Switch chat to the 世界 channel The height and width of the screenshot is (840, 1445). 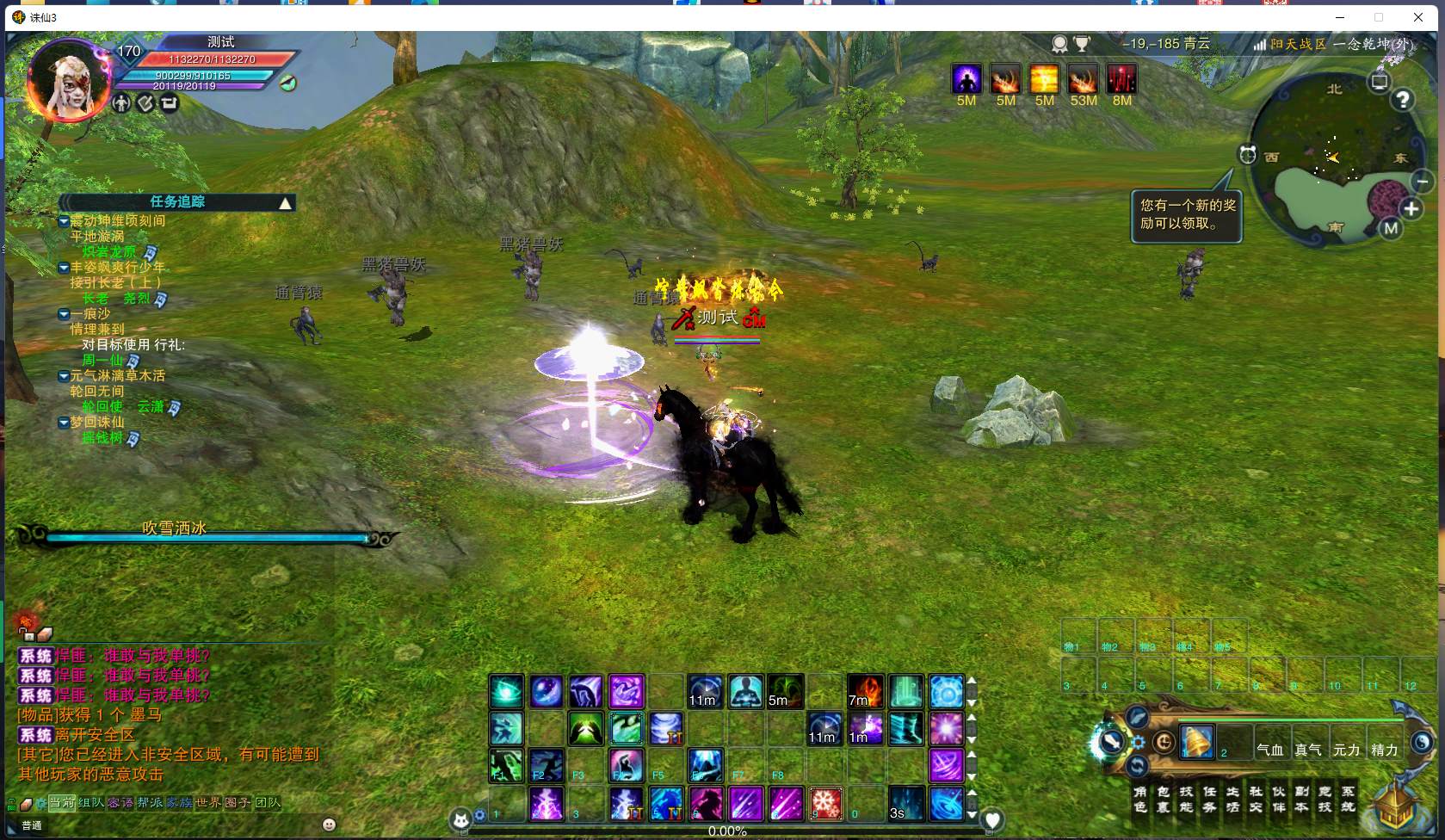pos(208,803)
